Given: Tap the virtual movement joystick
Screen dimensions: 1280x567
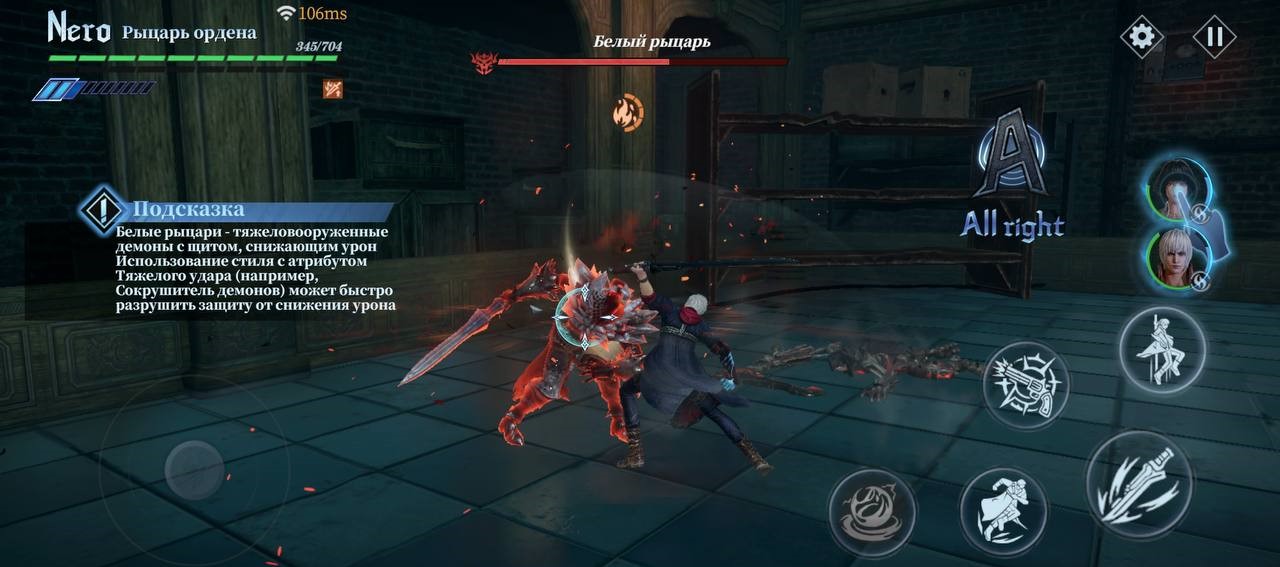Looking at the screenshot, I should coord(194,468).
